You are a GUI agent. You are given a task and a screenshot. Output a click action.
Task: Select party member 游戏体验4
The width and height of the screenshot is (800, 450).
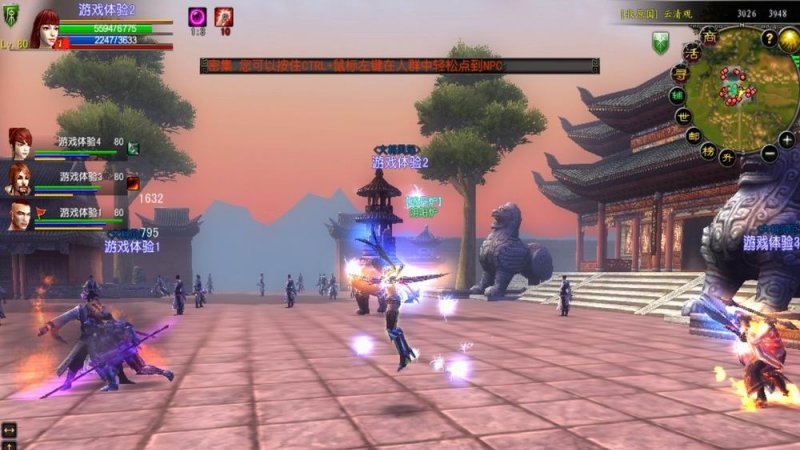pos(20,143)
